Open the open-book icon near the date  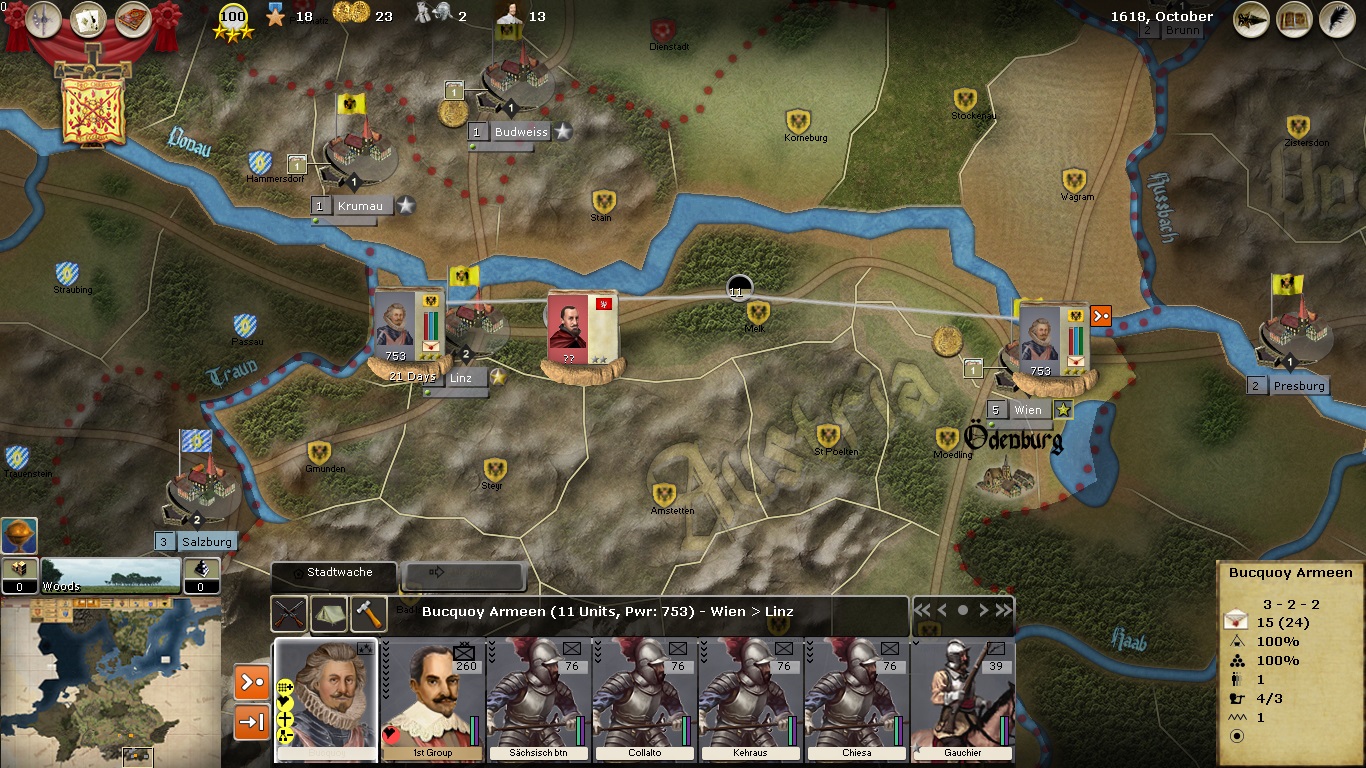(x=1293, y=20)
